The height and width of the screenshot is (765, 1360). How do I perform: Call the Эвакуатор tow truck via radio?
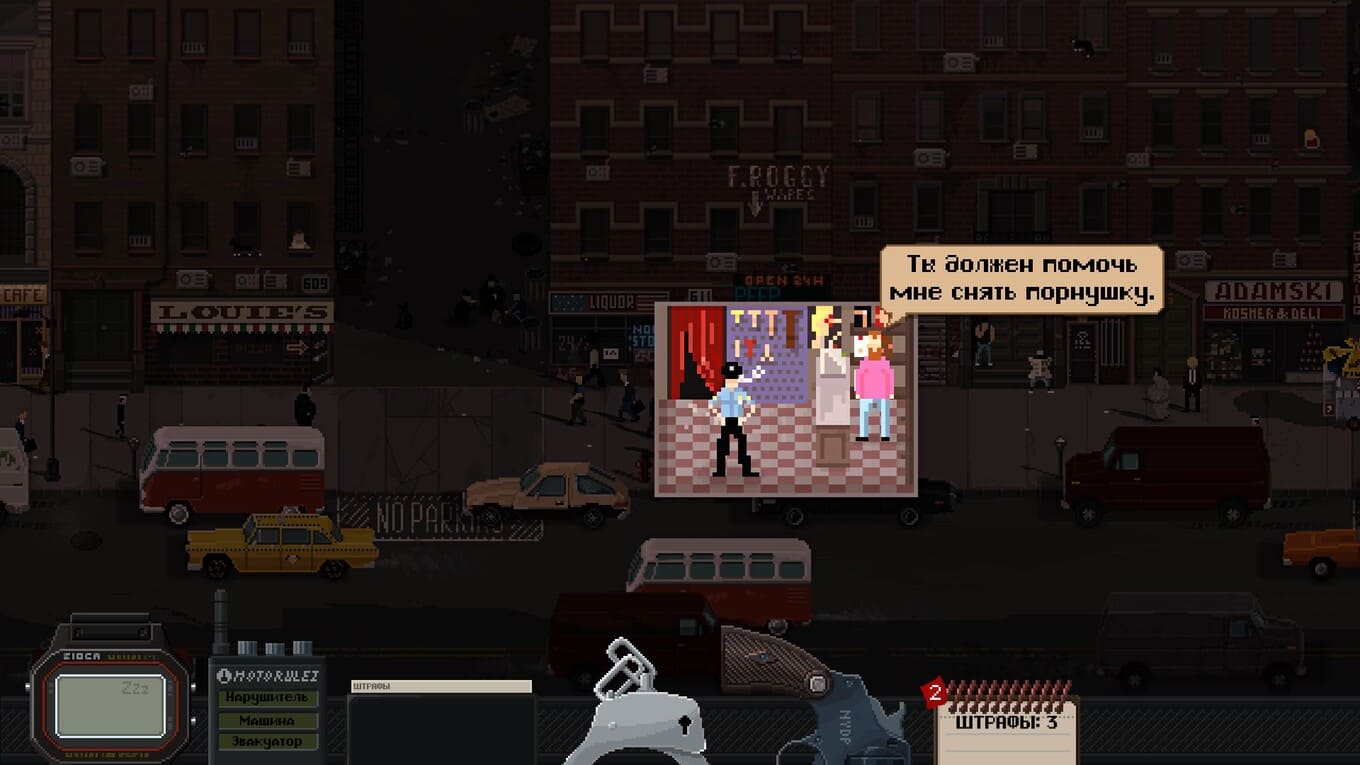click(x=266, y=742)
